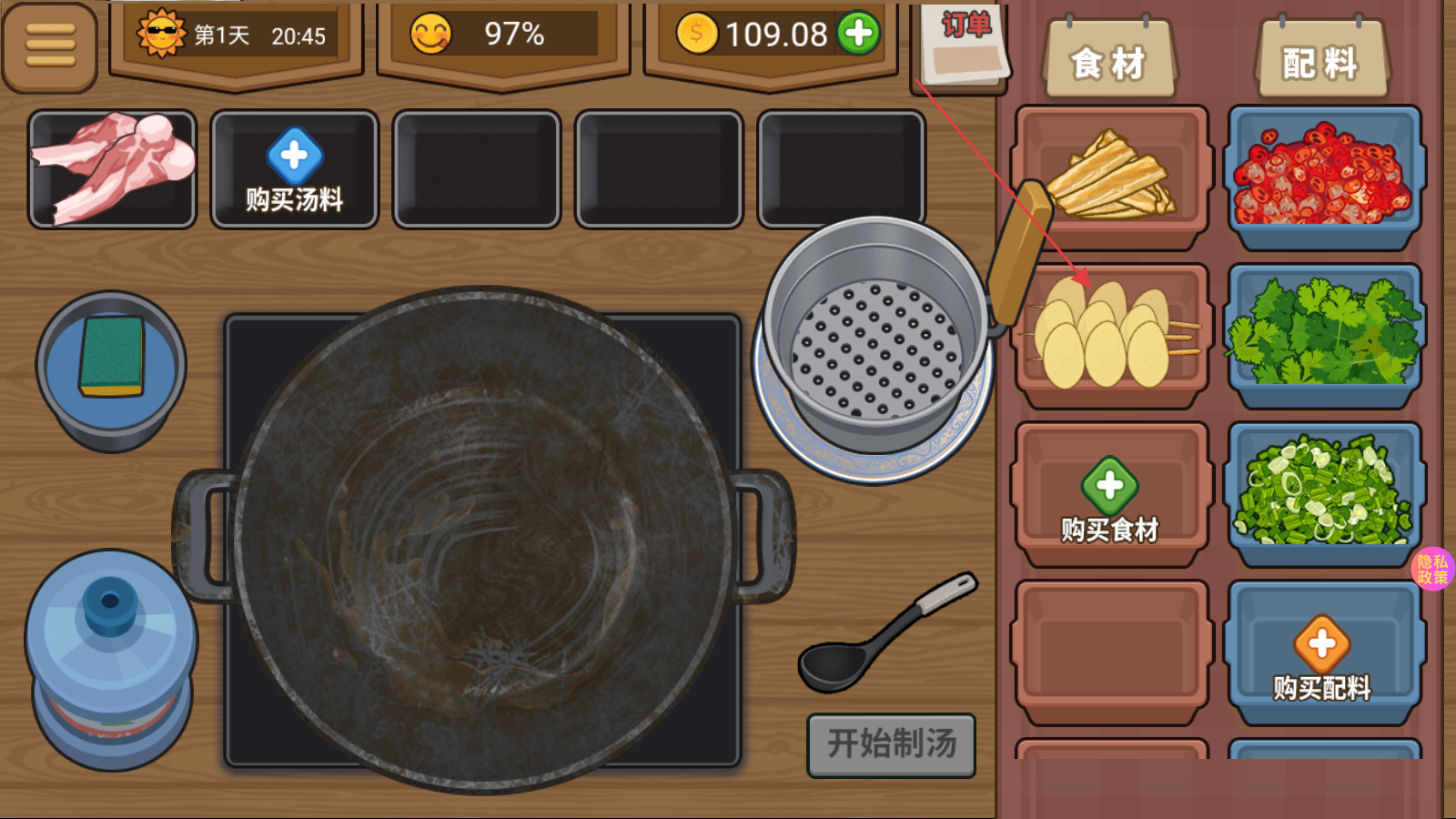This screenshot has height=819, width=1456.
Task: Open the hamburger menu in top left
Action: [x=50, y=44]
